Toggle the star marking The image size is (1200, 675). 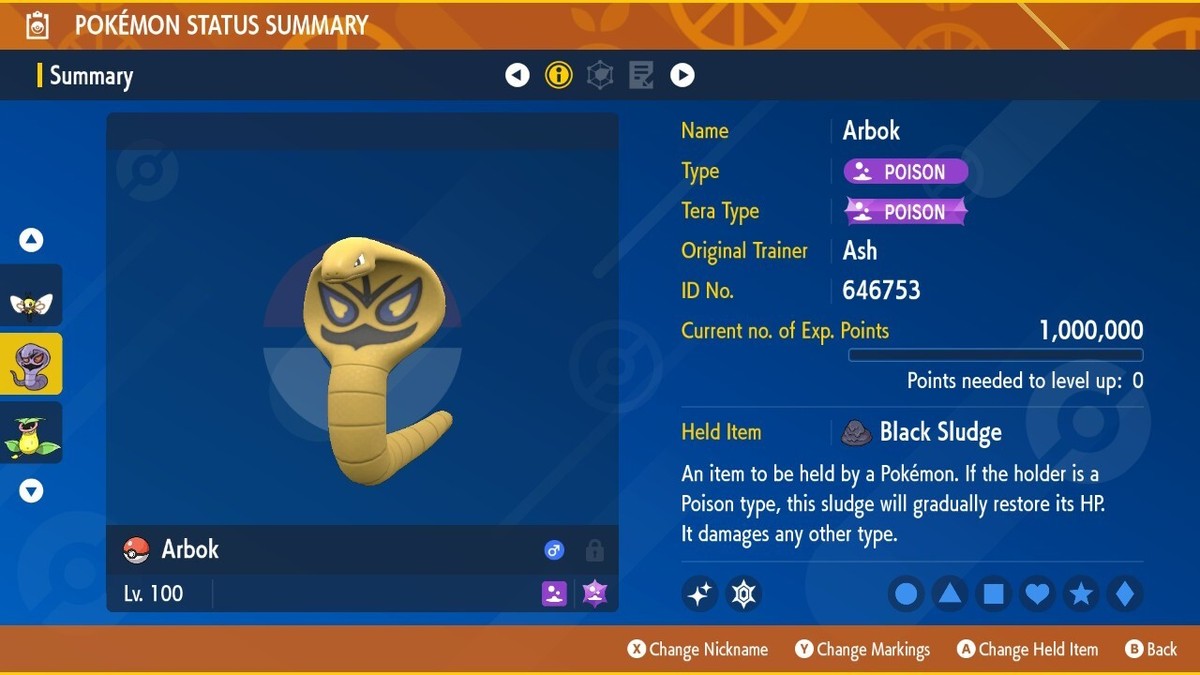click(x=1081, y=594)
